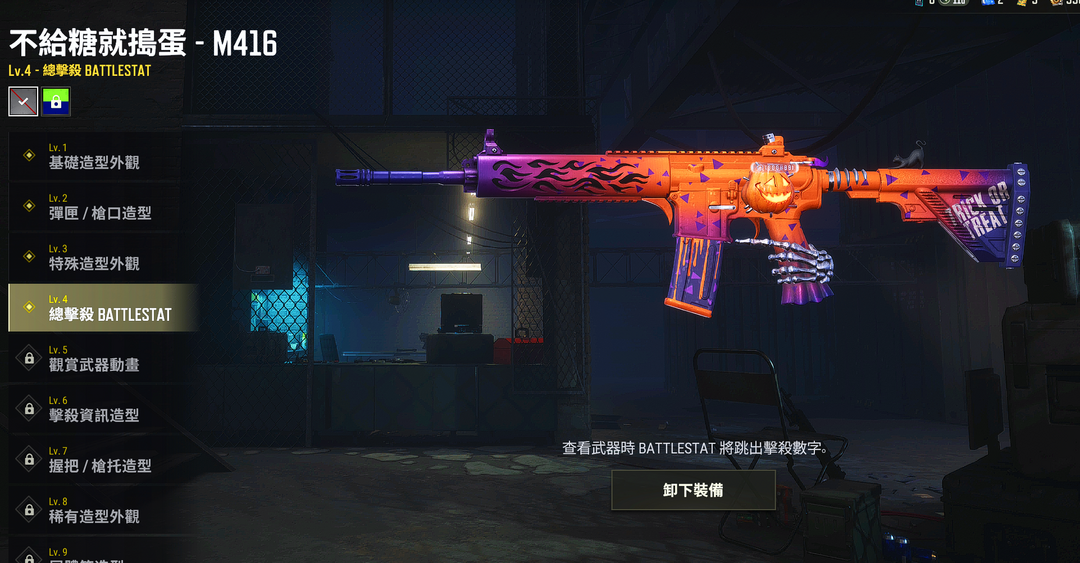Screen dimensions: 1080x563
Task: Open locked Lv.8 稀有造型外觀 row
Action: (x=100, y=510)
